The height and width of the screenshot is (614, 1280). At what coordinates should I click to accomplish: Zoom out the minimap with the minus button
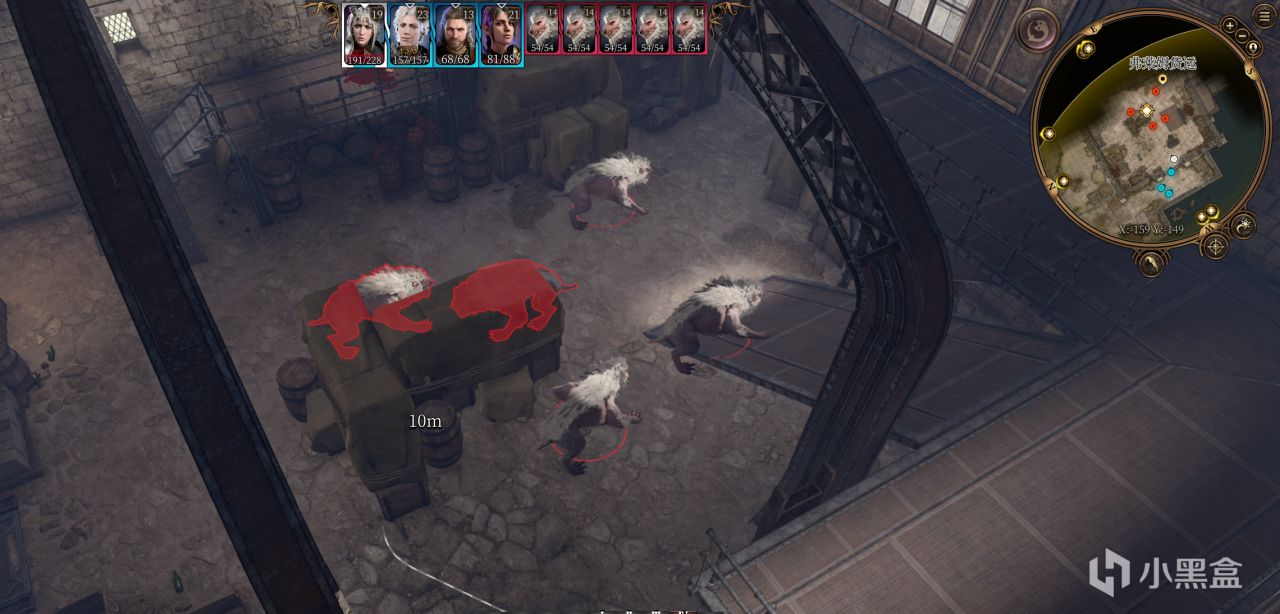1242,37
